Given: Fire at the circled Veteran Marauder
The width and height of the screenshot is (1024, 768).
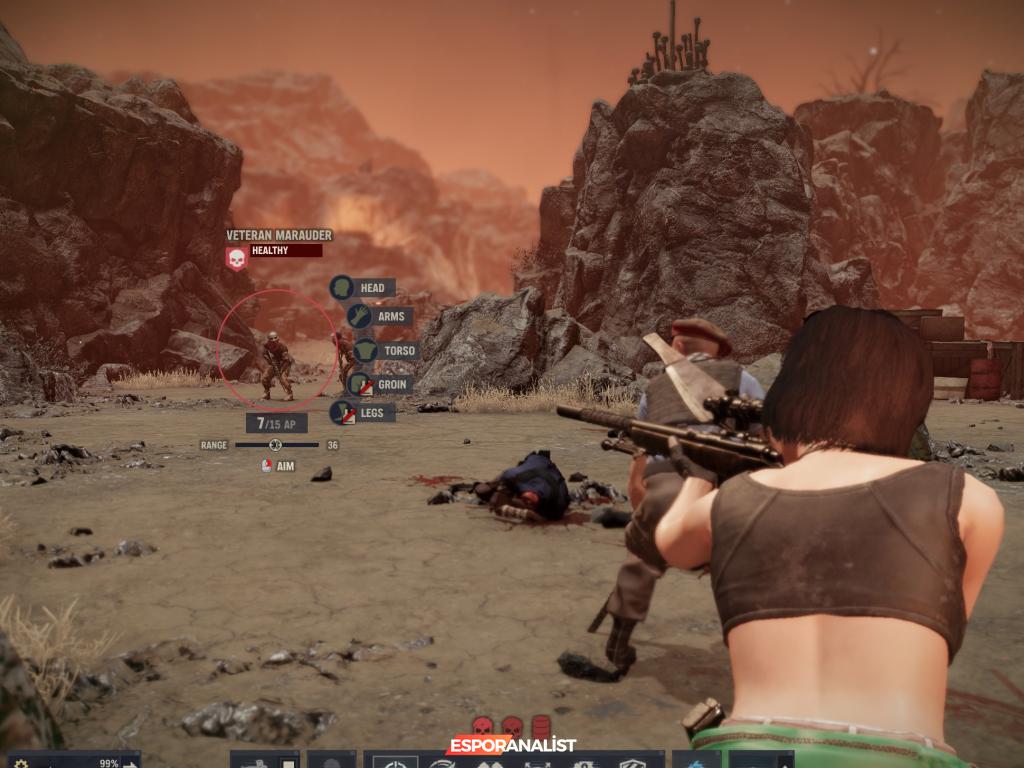Looking at the screenshot, I should click(276, 365).
